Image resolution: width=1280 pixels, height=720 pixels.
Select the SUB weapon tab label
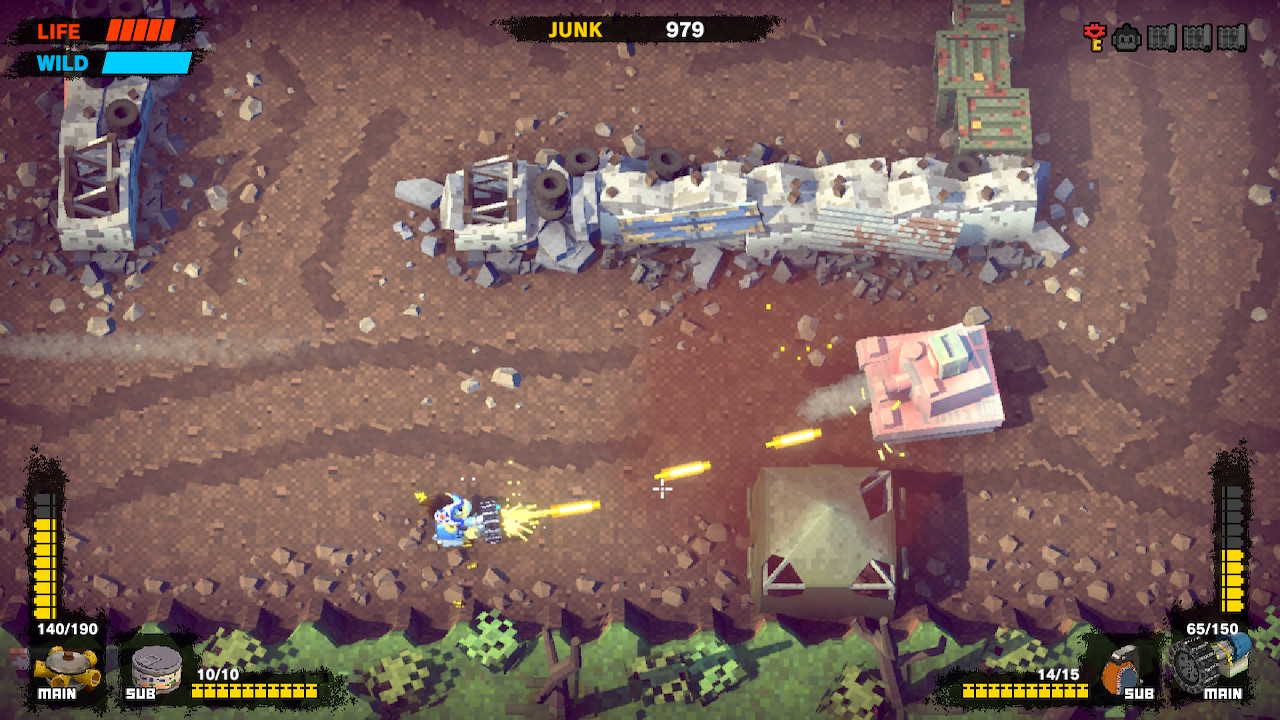coord(142,692)
